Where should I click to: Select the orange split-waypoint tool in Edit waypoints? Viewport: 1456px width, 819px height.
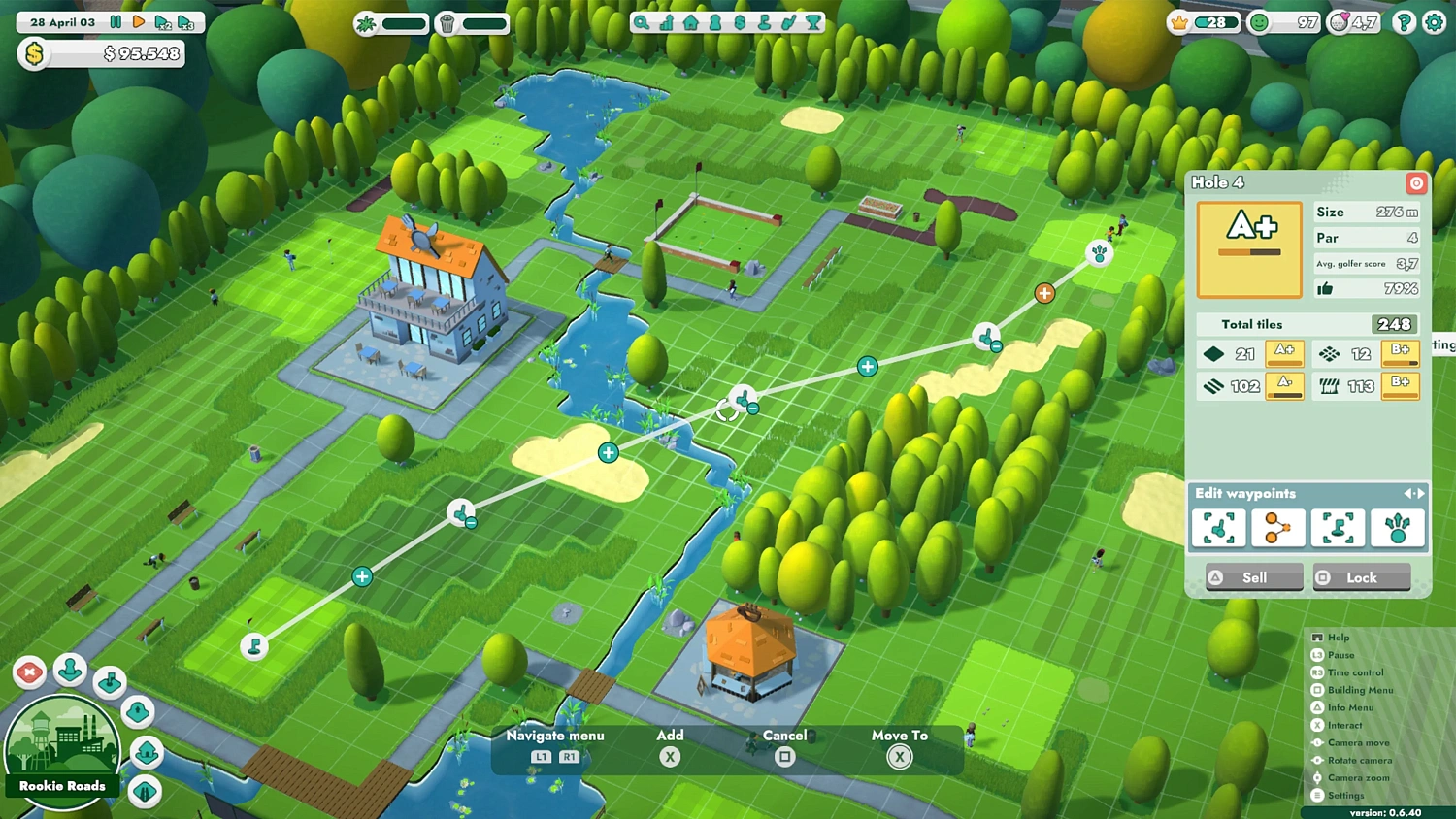click(1278, 528)
